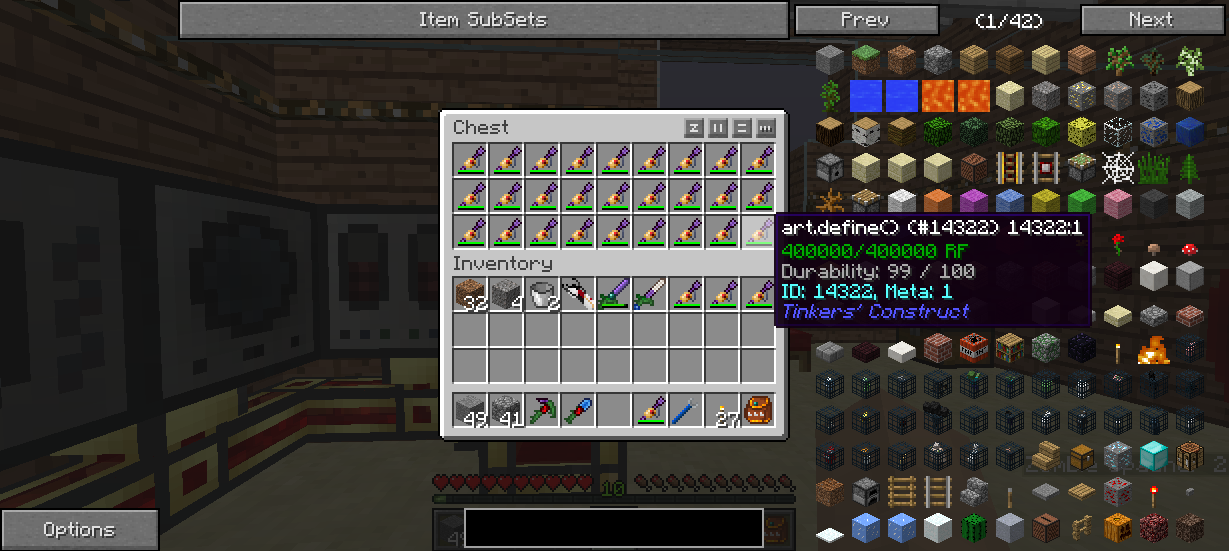The image size is (1229, 551).
Task: Click the search text field
Action: [x=613, y=528]
